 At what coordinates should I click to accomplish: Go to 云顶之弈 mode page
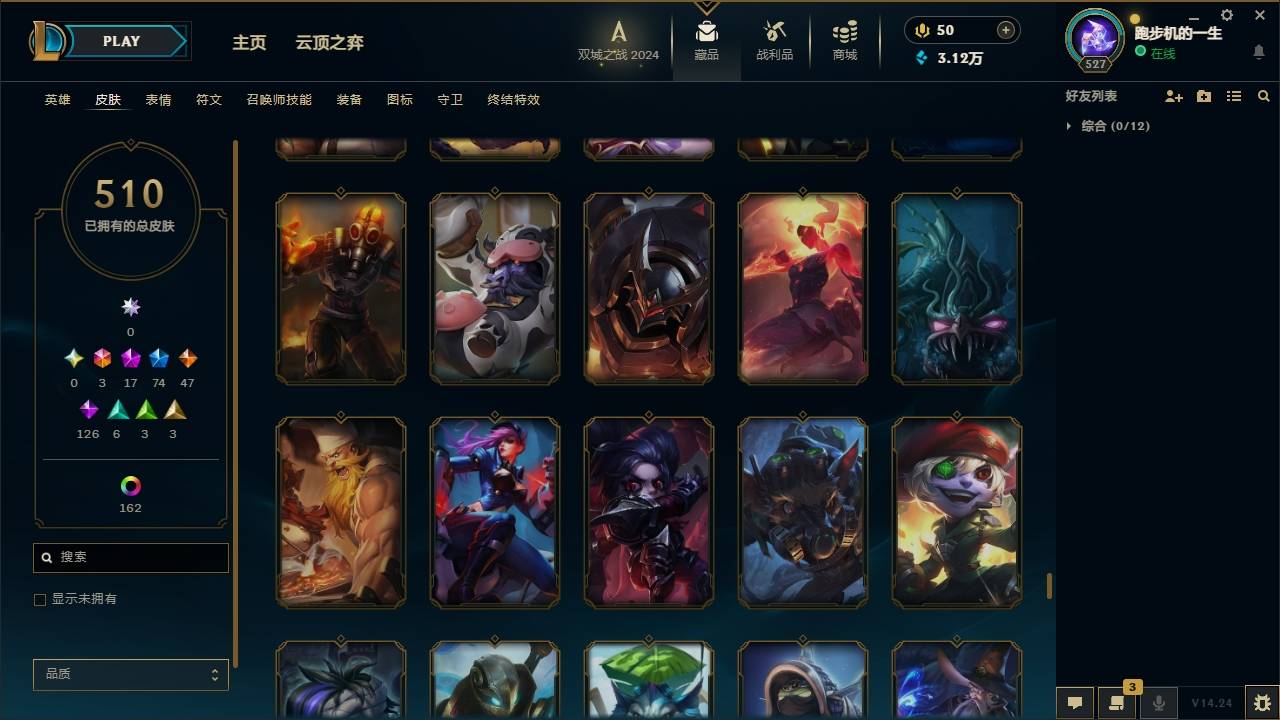[328, 43]
